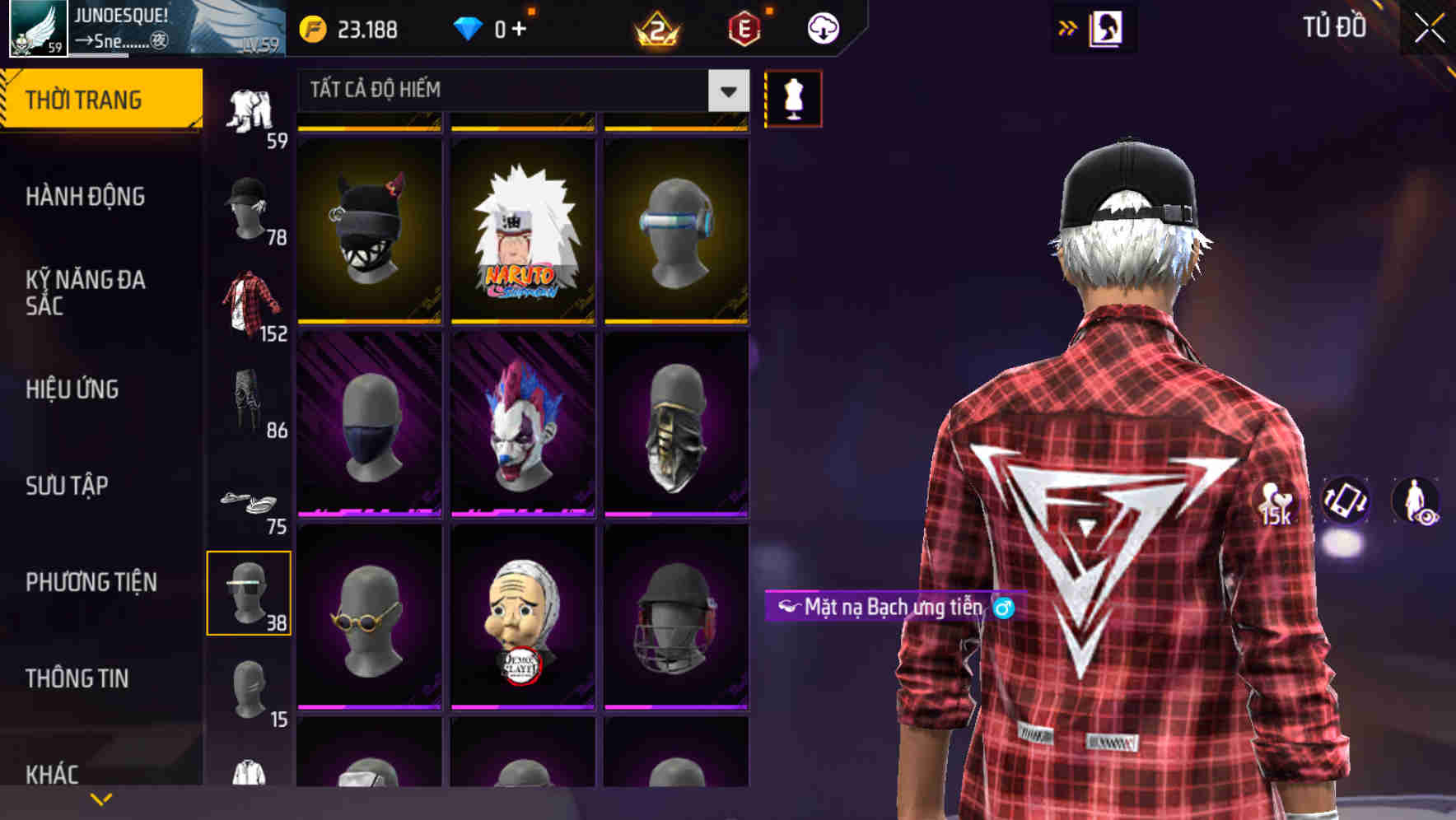Expand the sidebar using the bottom chevron
This screenshot has width=1456, height=820.
click(101, 799)
